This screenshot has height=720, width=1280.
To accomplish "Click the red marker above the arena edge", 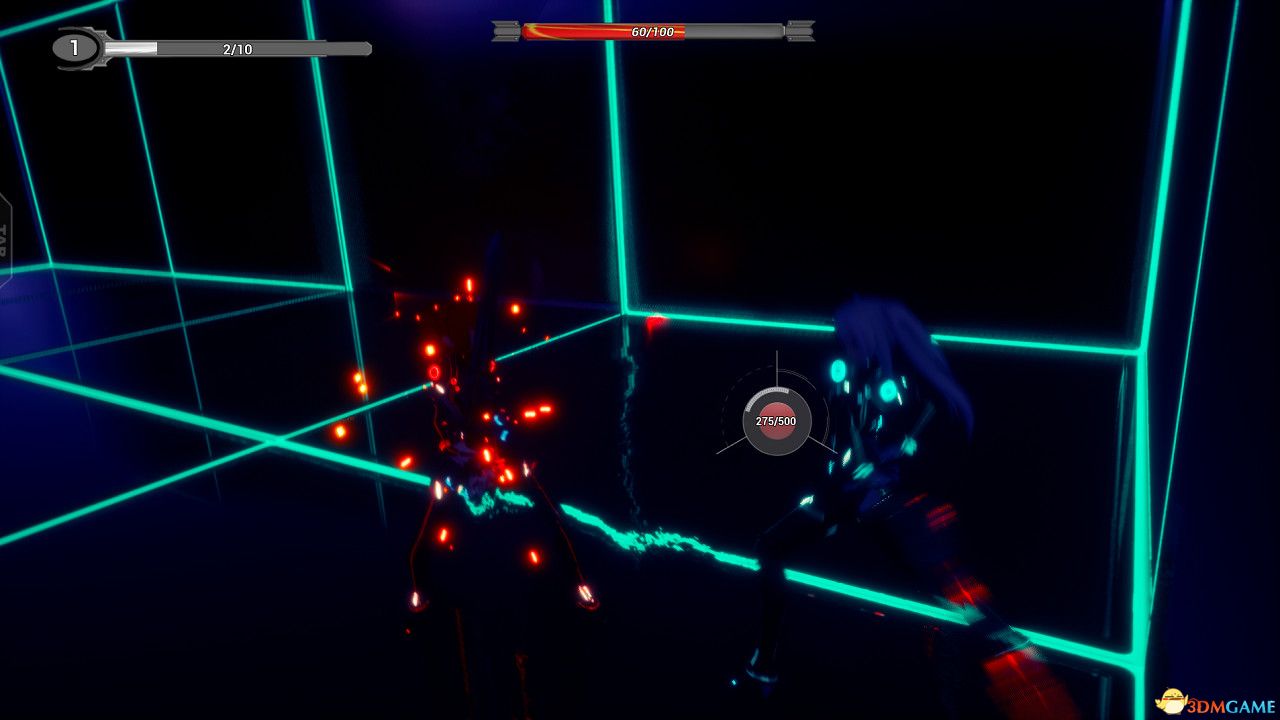I will 654,322.
